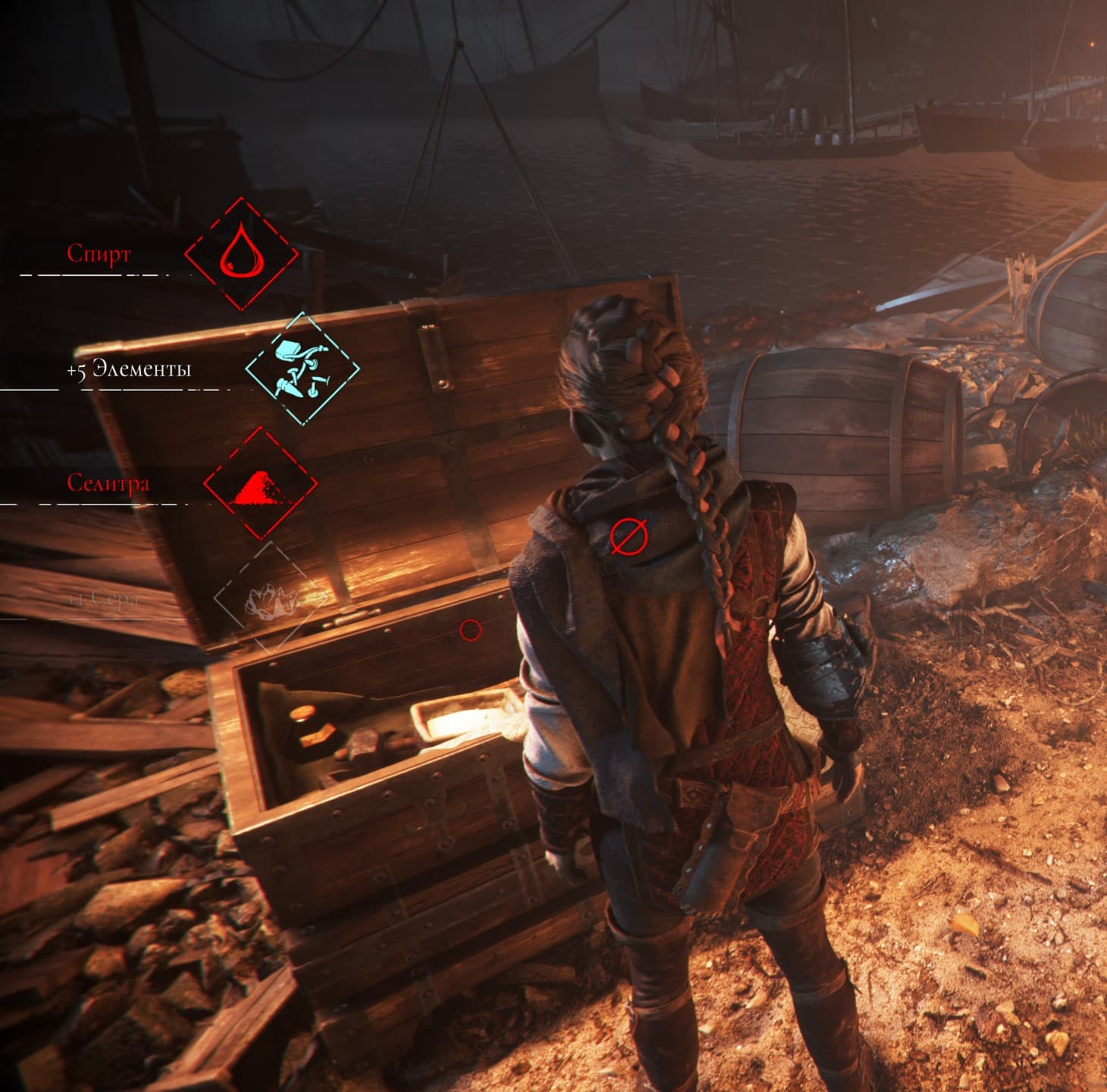
Task: Click the red crossed-circle blocked icon
Action: pos(629,536)
